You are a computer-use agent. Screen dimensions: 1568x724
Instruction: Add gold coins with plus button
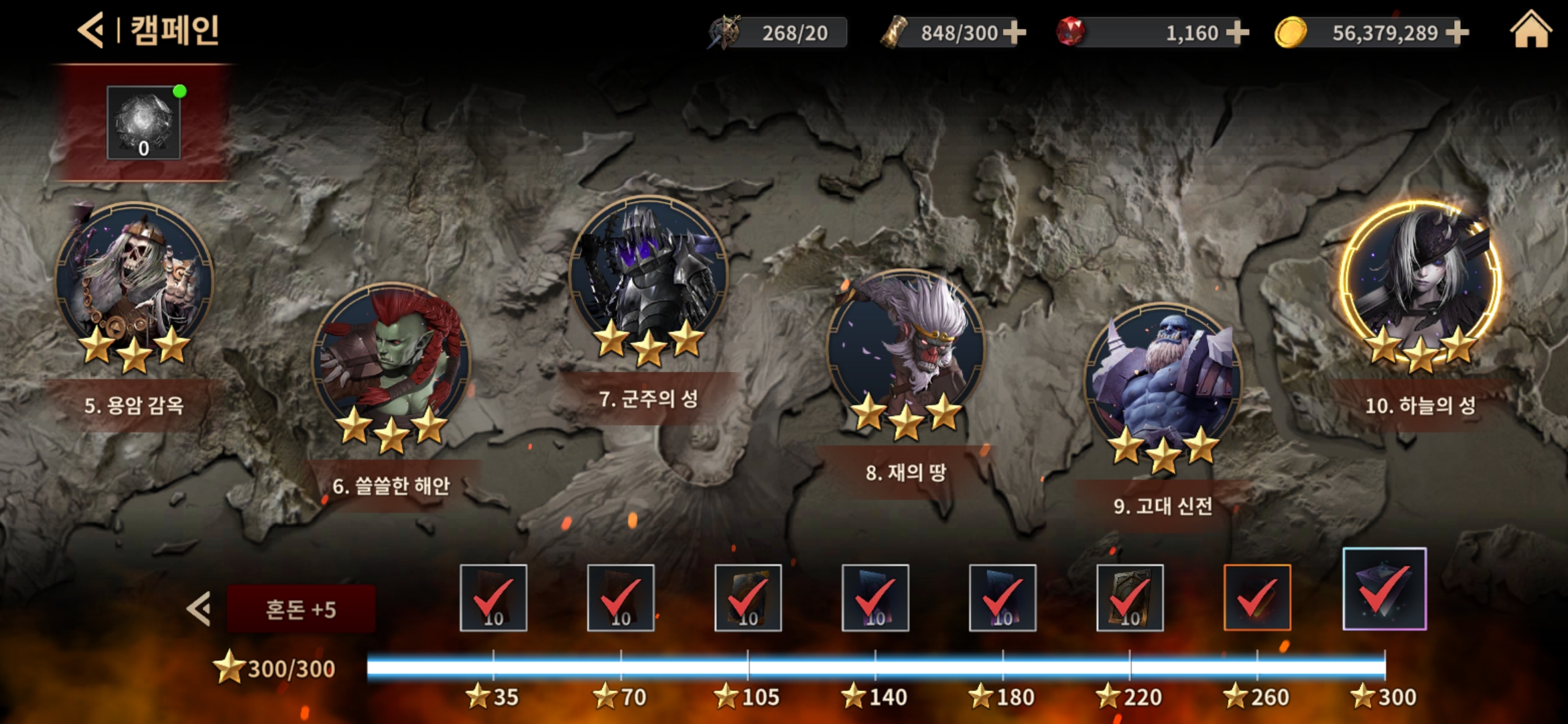1457,32
